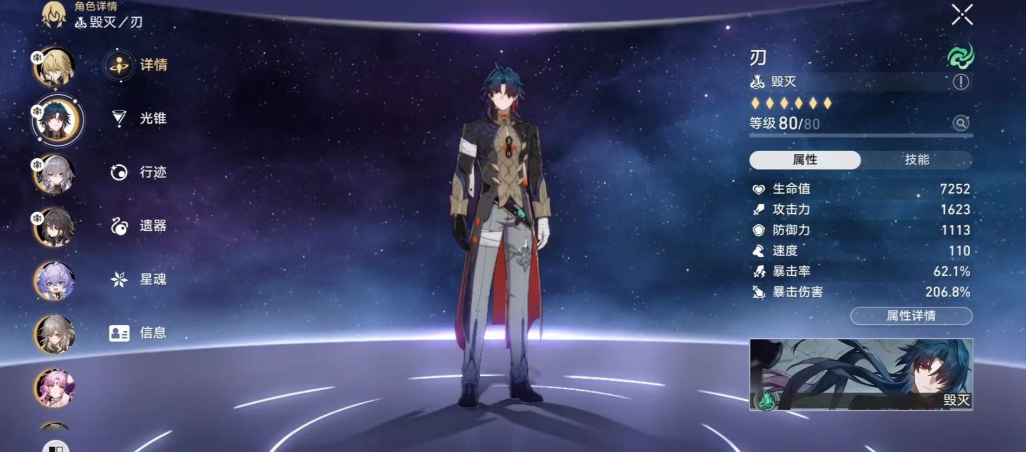This screenshot has height=452, width=1026.
Task: Open the 光锥 light cone menu
Action: coord(138,118)
